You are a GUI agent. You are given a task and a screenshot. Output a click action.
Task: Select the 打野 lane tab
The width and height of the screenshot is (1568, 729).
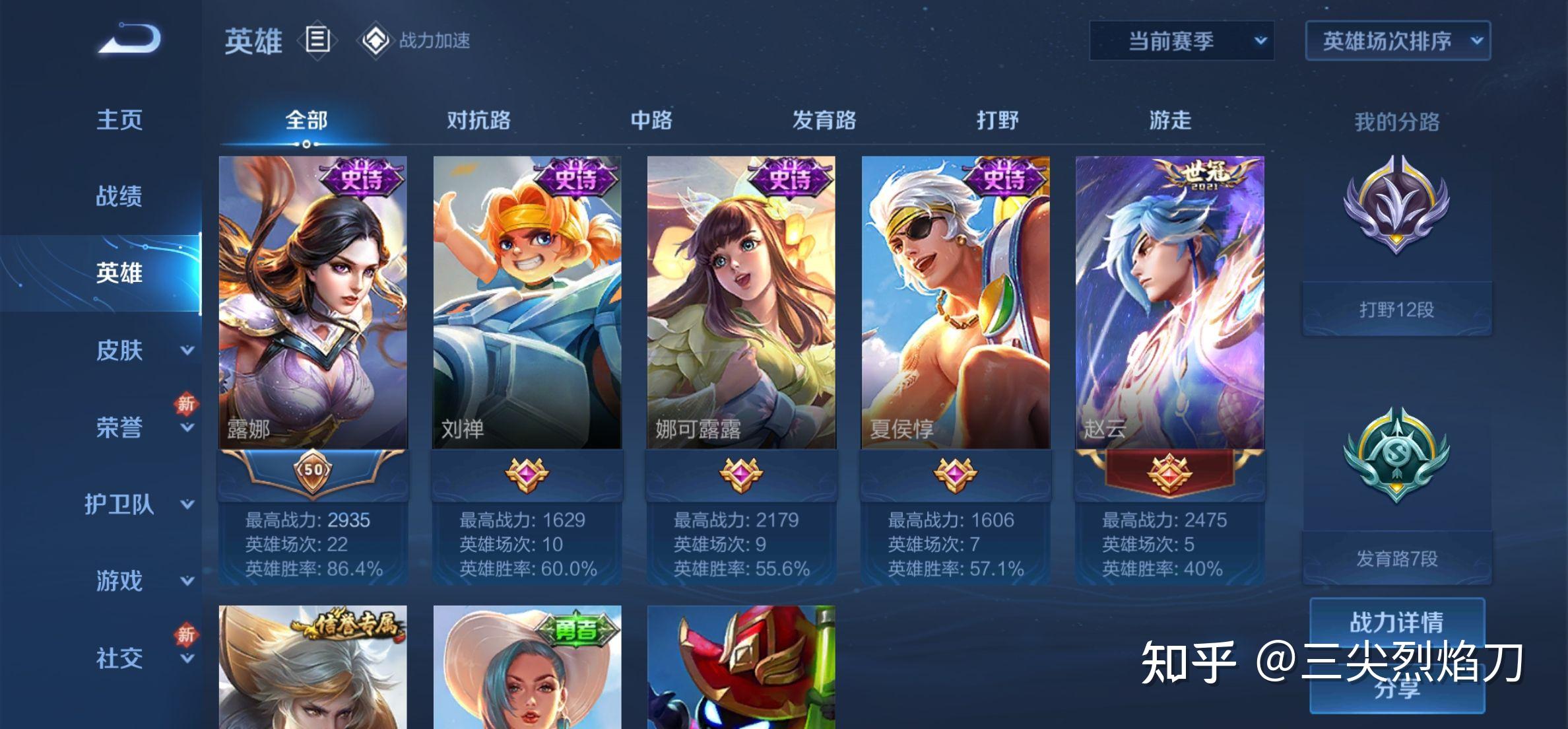coord(997,120)
